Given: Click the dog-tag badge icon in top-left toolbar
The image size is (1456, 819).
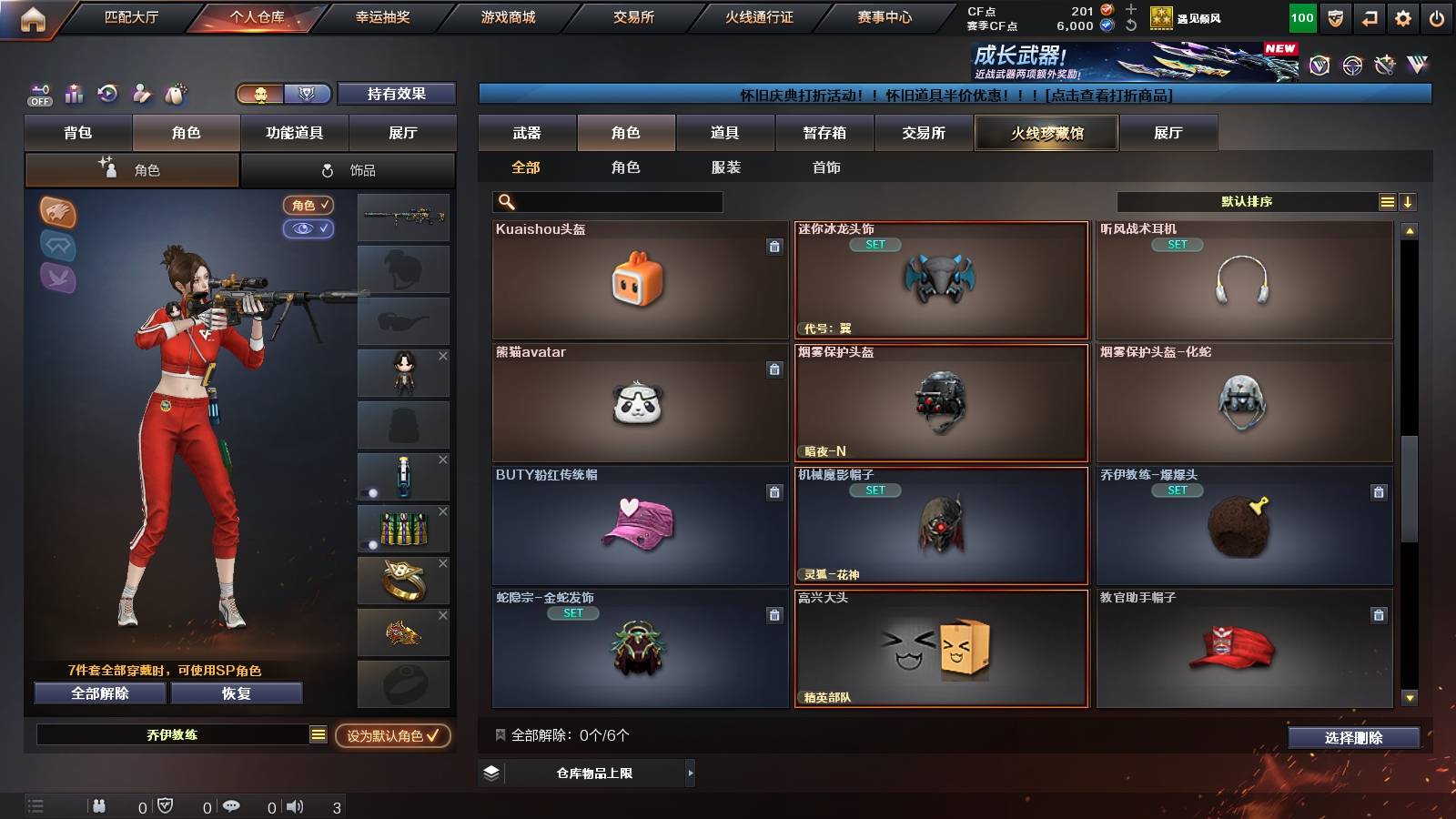Looking at the screenshot, I should (x=175, y=93).
